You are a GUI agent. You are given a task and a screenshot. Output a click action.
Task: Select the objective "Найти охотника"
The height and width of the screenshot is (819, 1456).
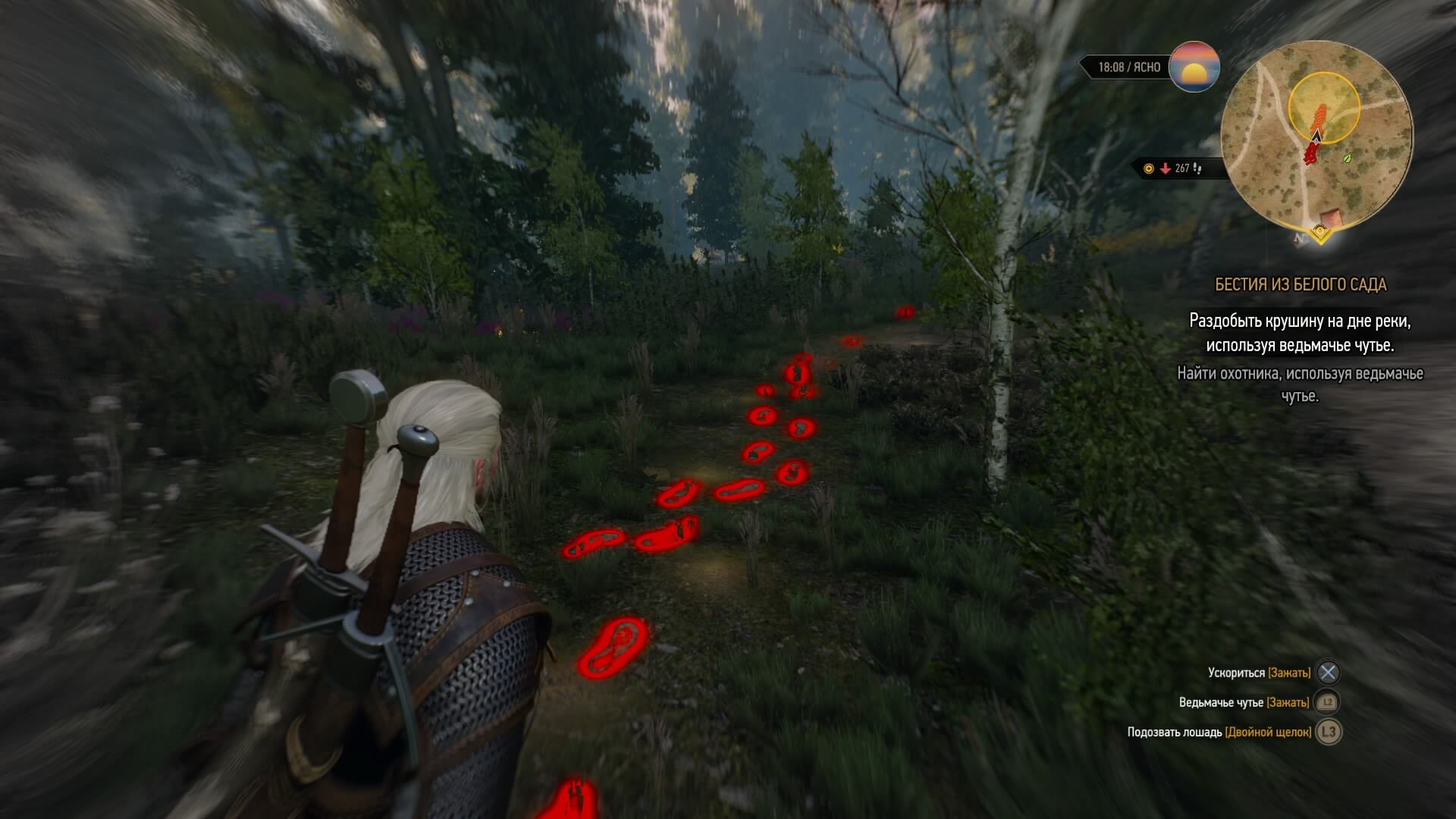tap(1300, 384)
